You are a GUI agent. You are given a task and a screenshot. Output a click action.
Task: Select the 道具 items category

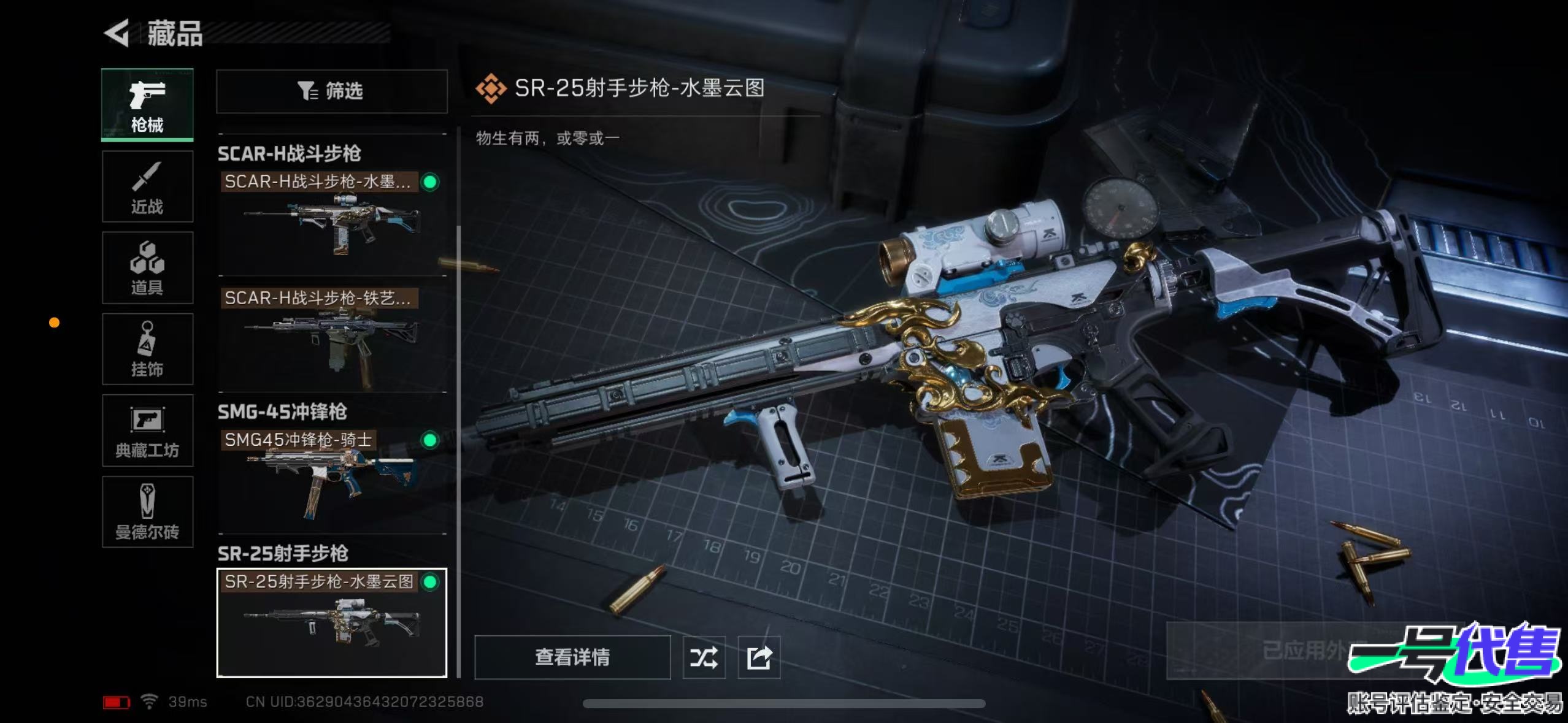click(x=147, y=268)
